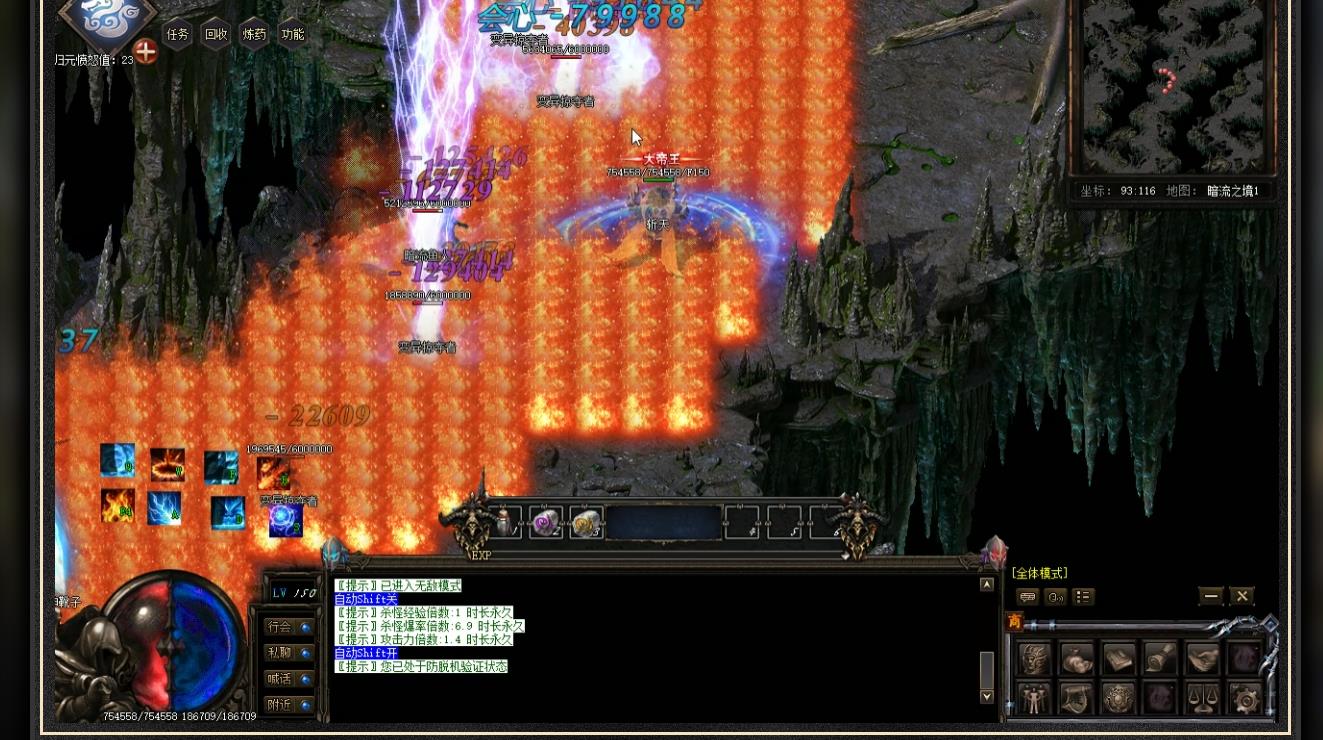Click the purple potion in the quickslot bar
Viewport: 1323px width, 740px height.
[546, 522]
